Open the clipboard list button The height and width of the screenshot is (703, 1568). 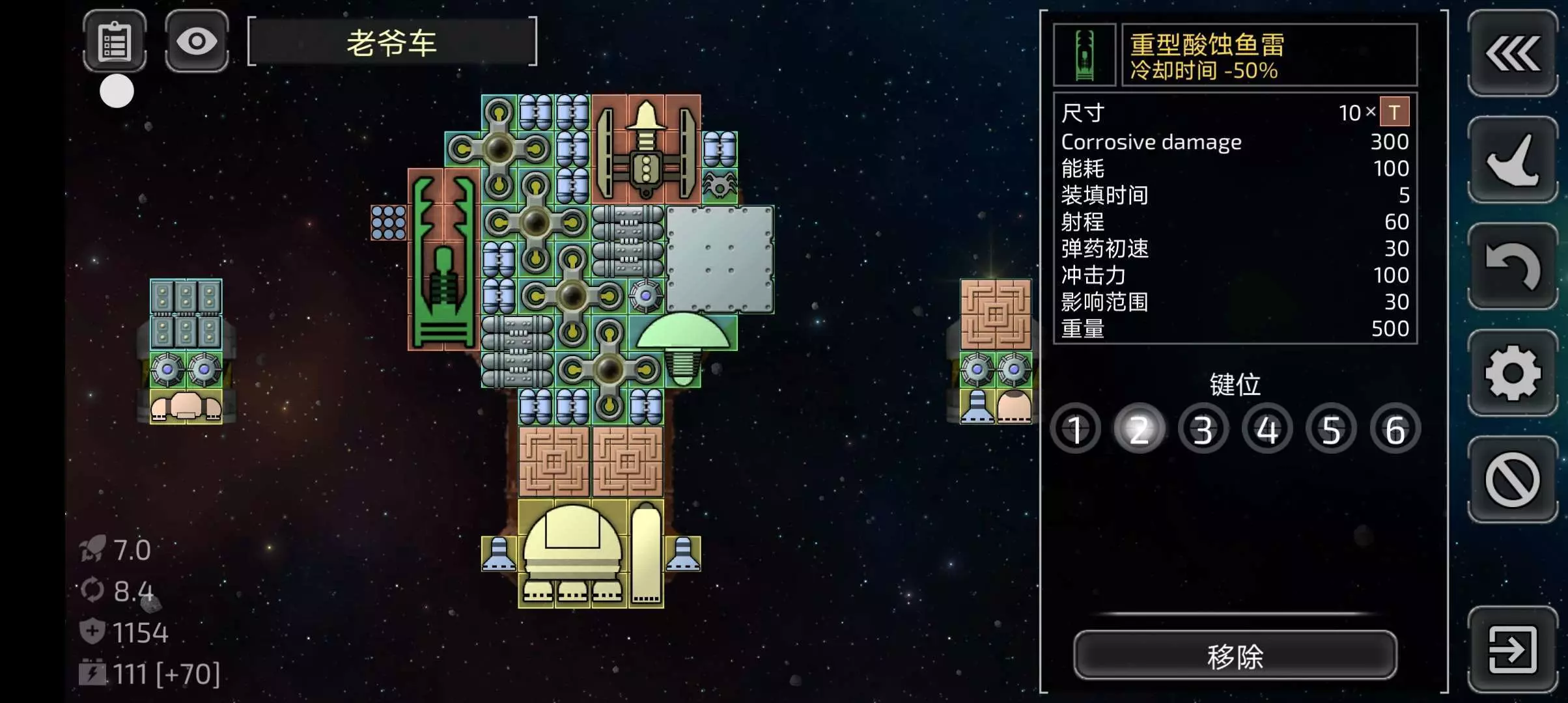pyautogui.click(x=115, y=42)
